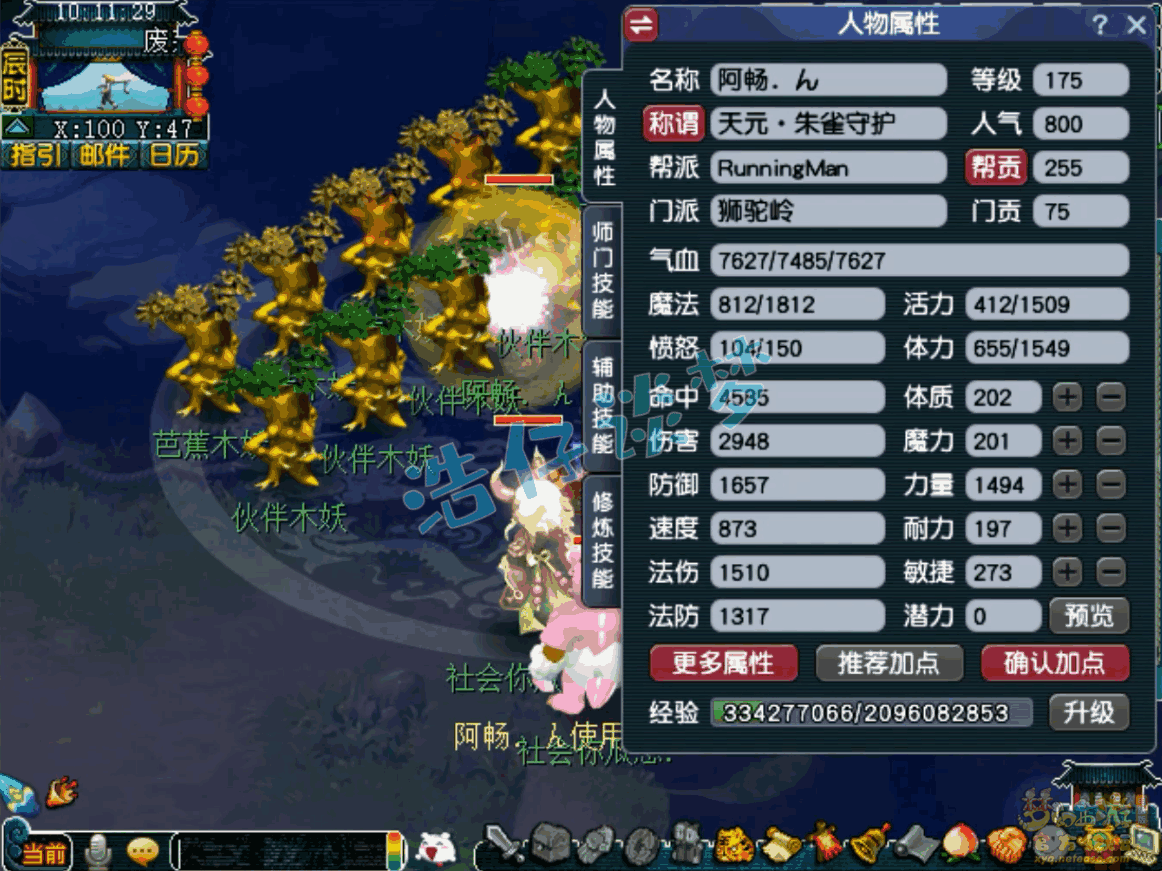
Task: Open the 日历 calendar button
Action: coord(174,155)
